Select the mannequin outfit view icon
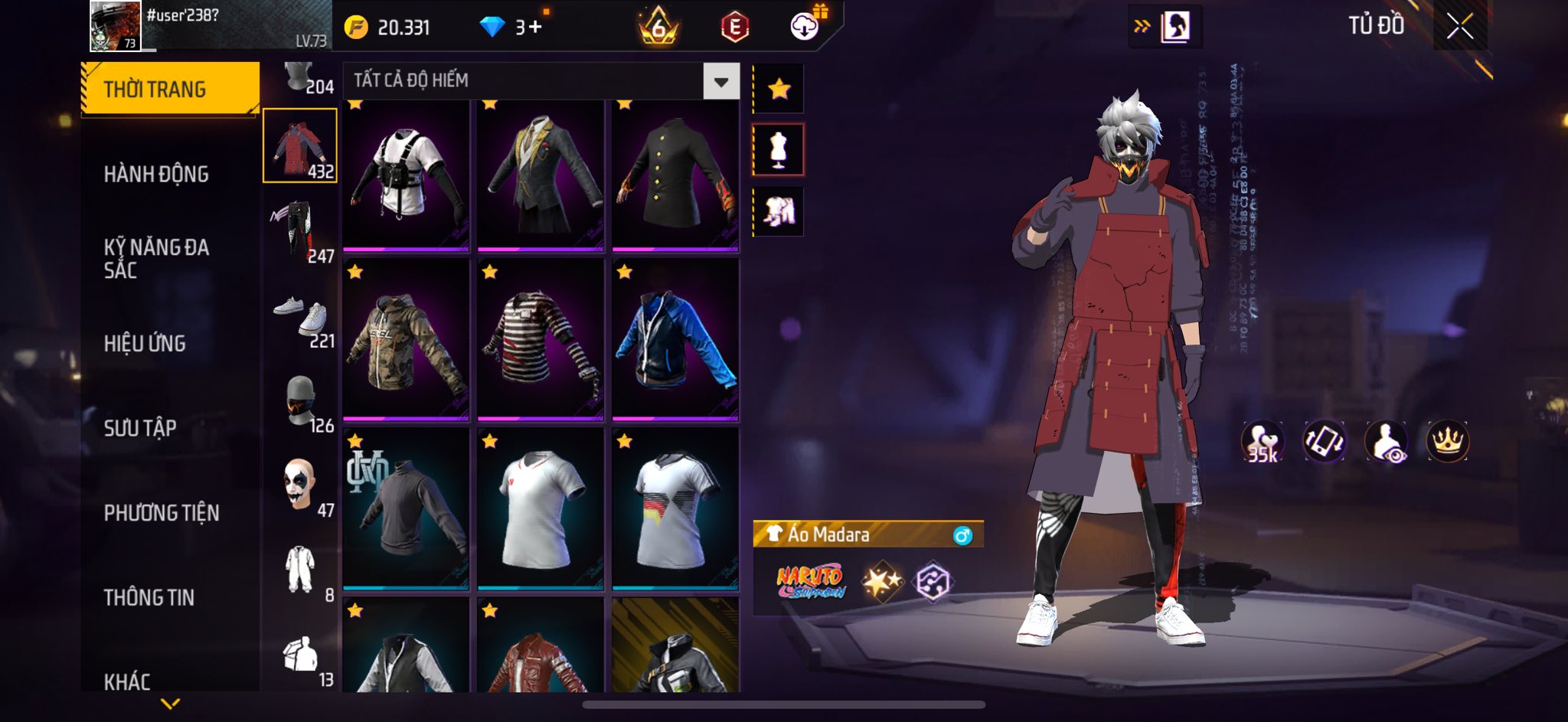 pos(779,150)
